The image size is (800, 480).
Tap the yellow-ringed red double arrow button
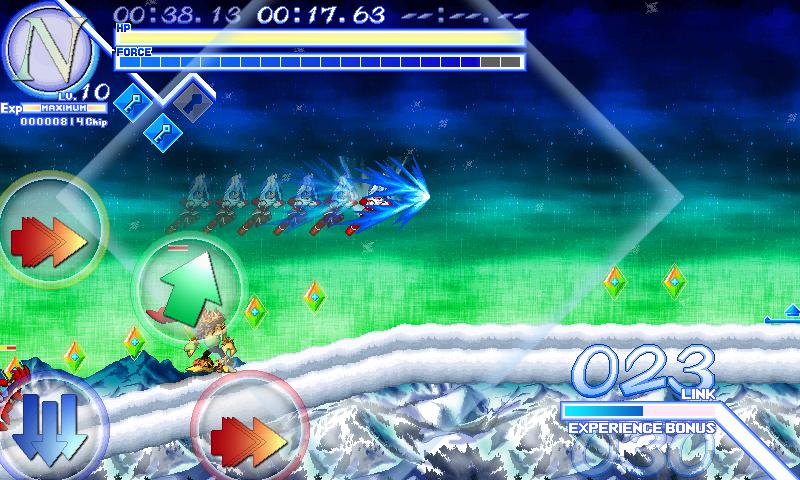point(48,232)
